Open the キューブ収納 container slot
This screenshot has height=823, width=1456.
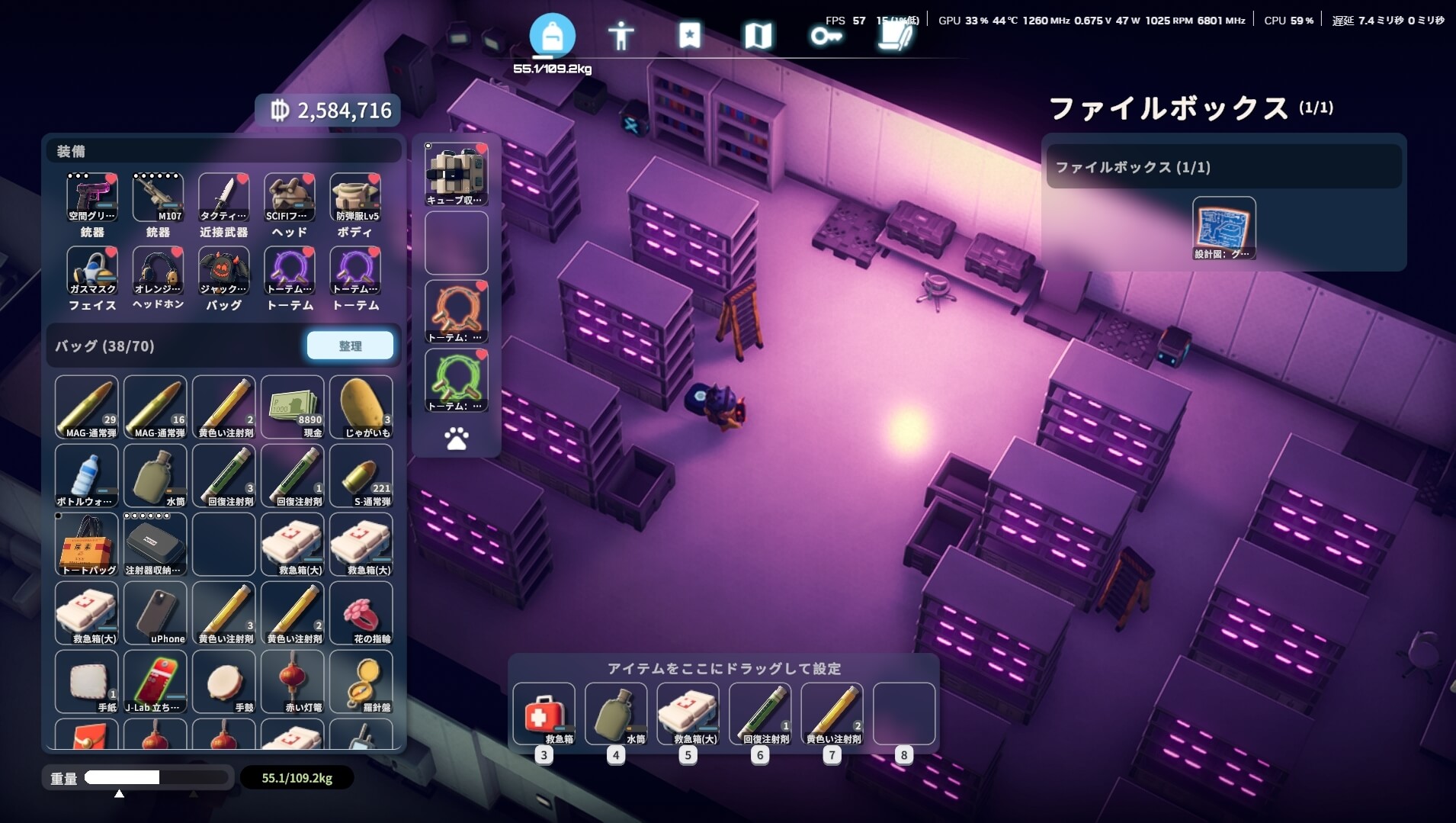[457, 175]
